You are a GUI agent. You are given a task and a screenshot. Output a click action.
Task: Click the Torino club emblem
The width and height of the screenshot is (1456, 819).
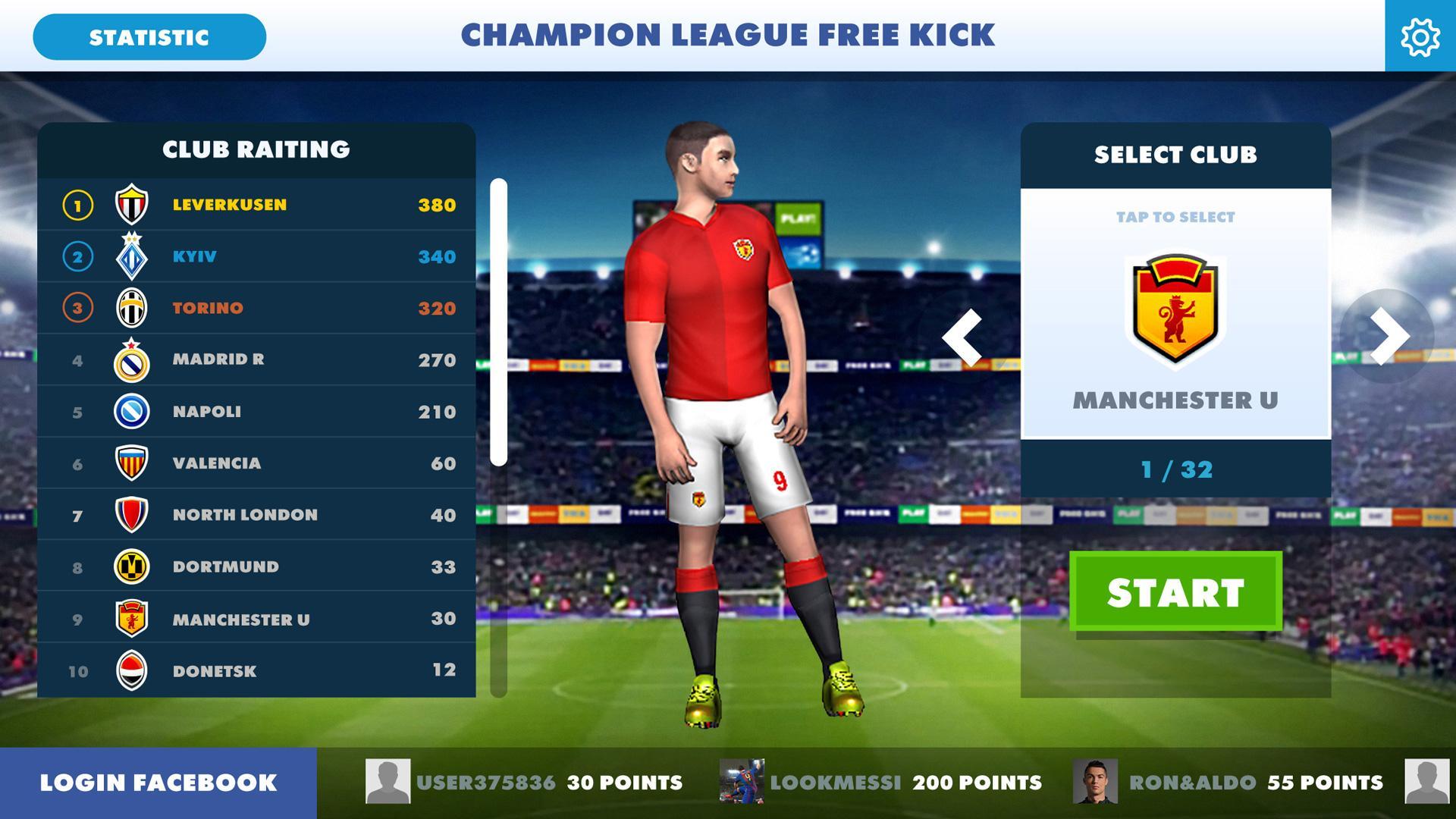pyautogui.click(x=132, y=308)
